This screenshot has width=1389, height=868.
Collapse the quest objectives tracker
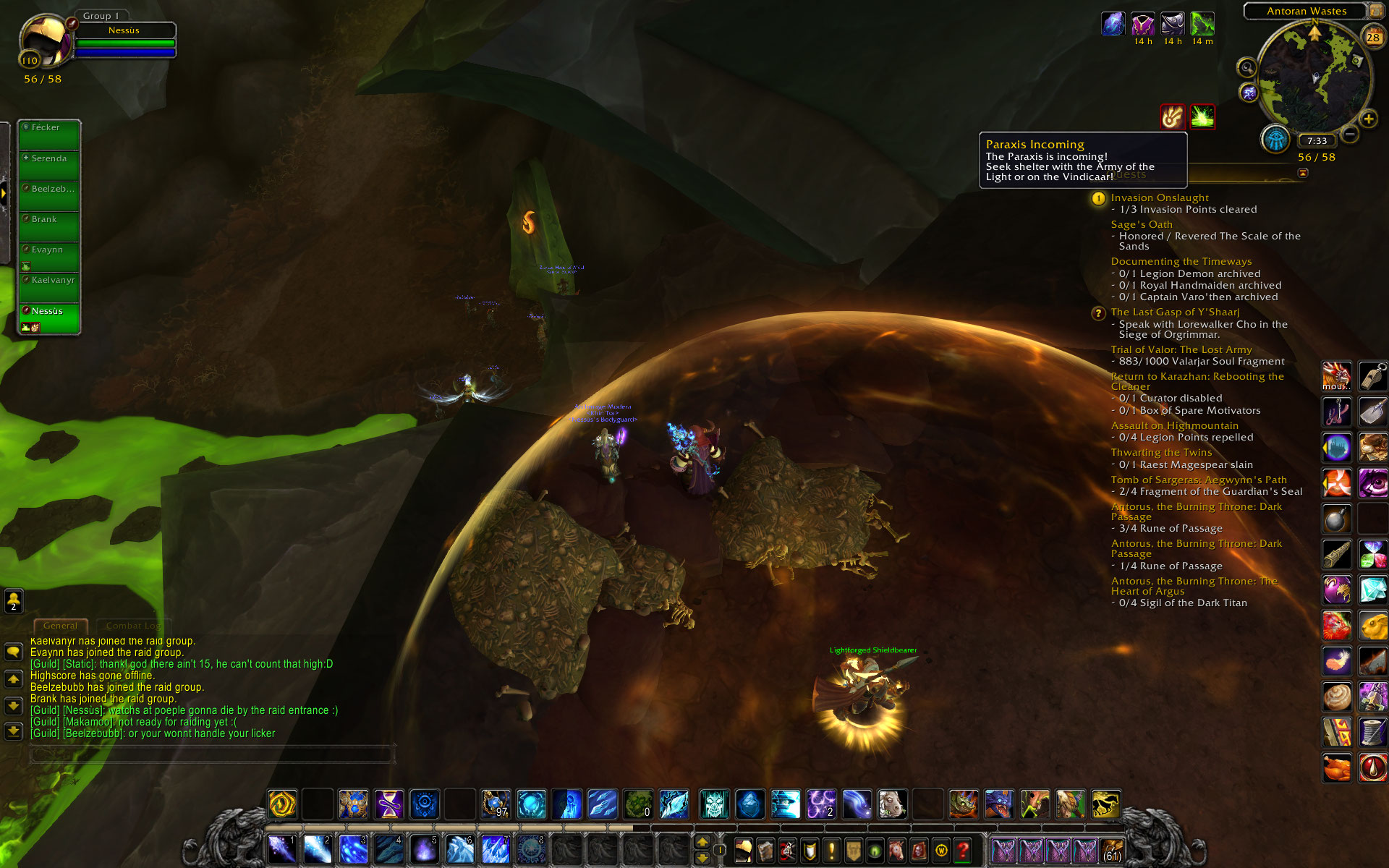tap(1303, 173)
